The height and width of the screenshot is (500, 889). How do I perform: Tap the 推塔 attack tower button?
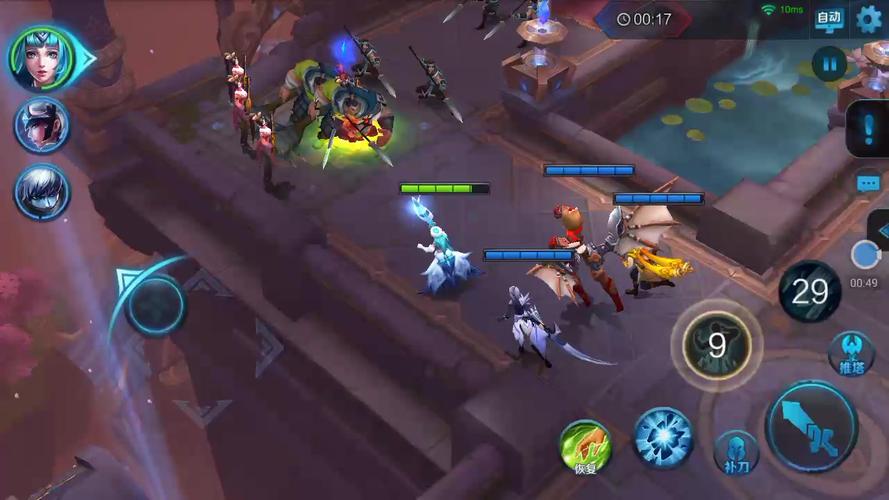[851, 354]
